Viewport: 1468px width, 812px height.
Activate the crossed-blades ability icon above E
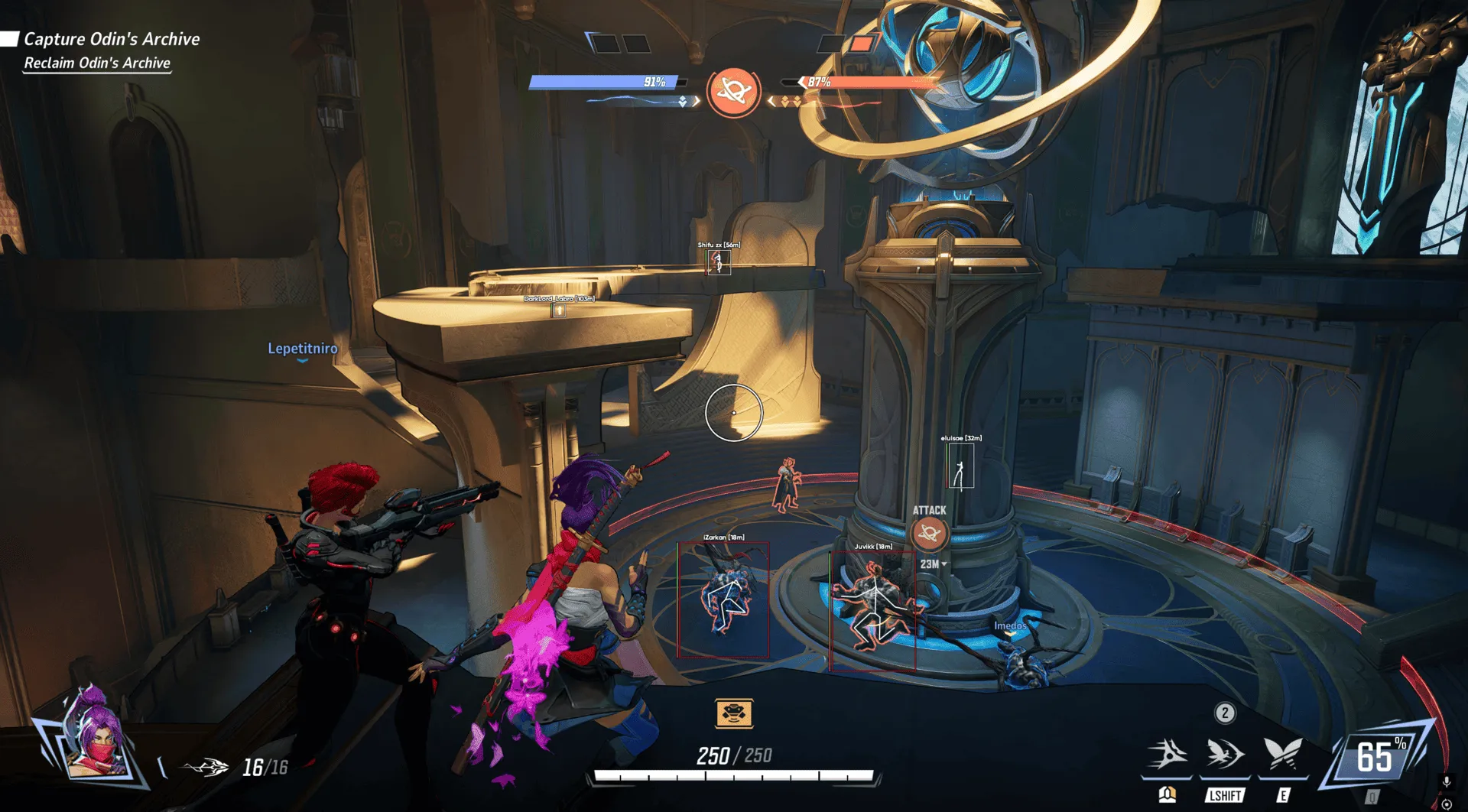(1283, 753)
